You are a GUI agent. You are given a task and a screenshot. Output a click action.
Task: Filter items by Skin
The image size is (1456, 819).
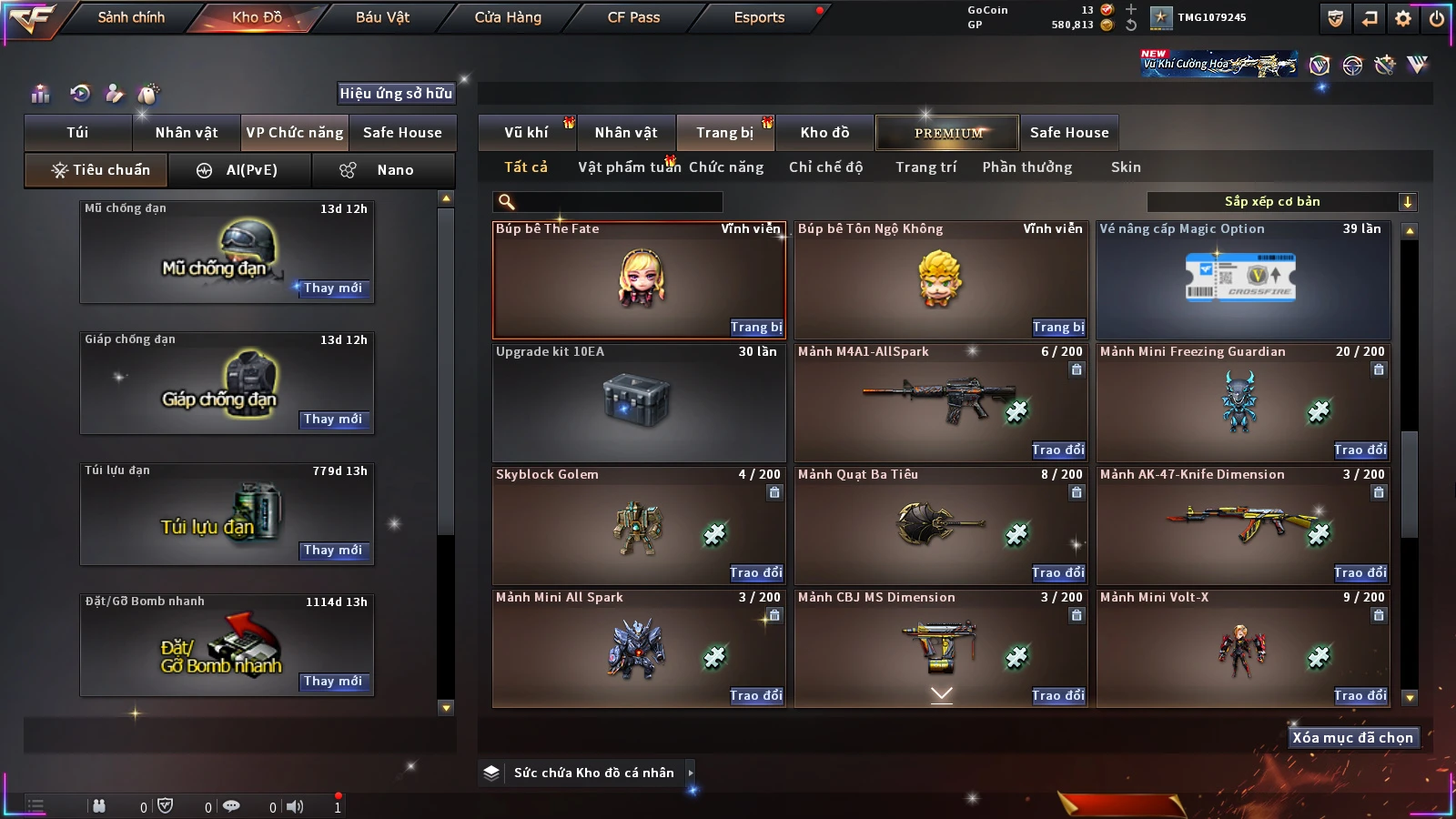pos(1125,167)
